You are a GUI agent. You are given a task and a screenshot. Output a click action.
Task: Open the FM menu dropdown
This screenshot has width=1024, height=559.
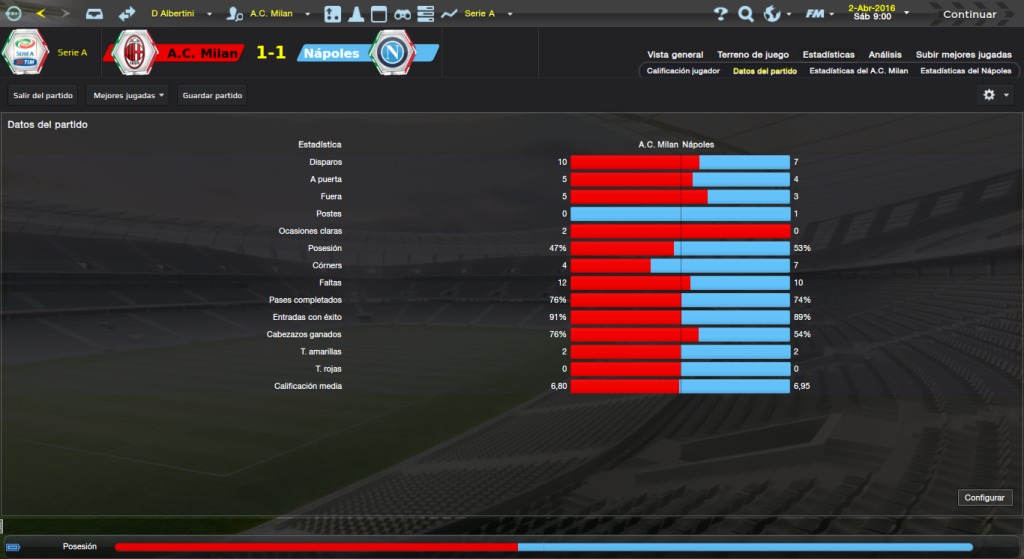pyautogui.click(x=822, y=14)
